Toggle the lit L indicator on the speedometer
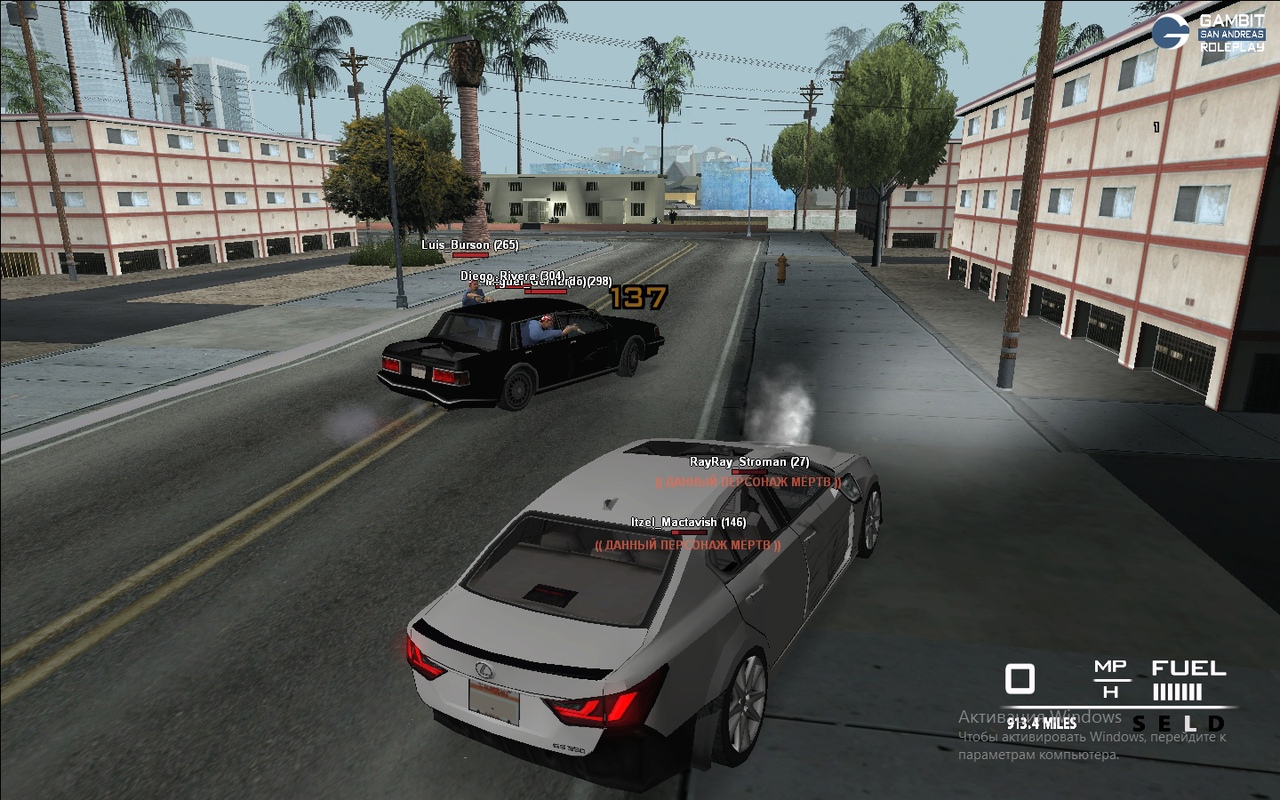 pyautogui.click(x=1190, y=723)
